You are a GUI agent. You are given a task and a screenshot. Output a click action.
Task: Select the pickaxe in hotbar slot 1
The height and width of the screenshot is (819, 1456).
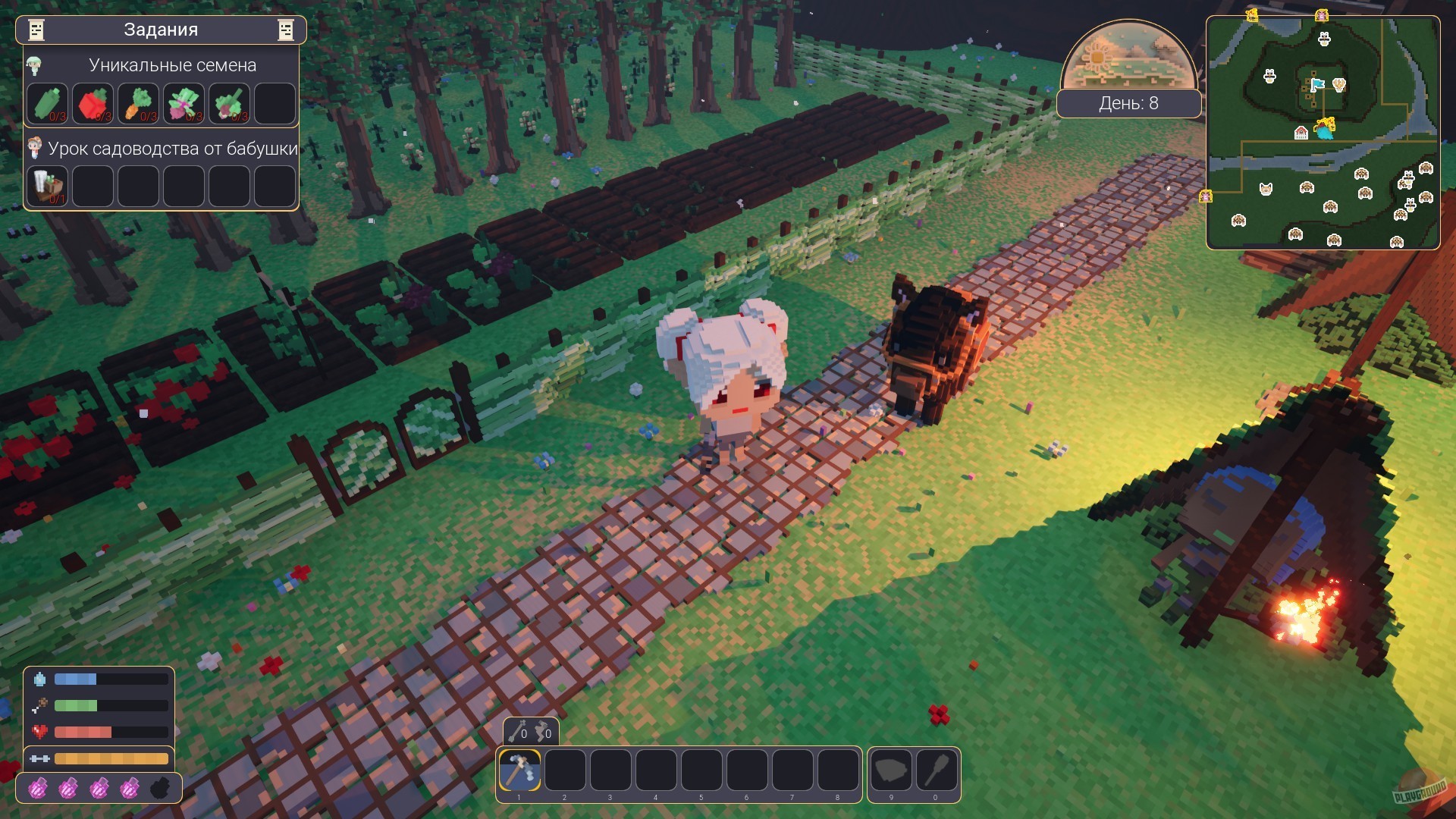[519, 770]
